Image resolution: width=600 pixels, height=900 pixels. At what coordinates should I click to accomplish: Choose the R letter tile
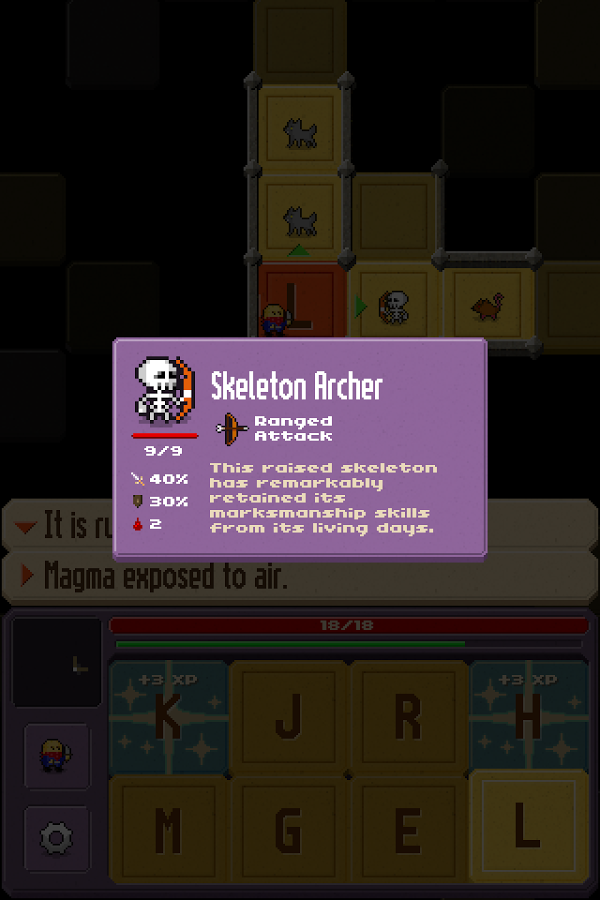[408, 716]
